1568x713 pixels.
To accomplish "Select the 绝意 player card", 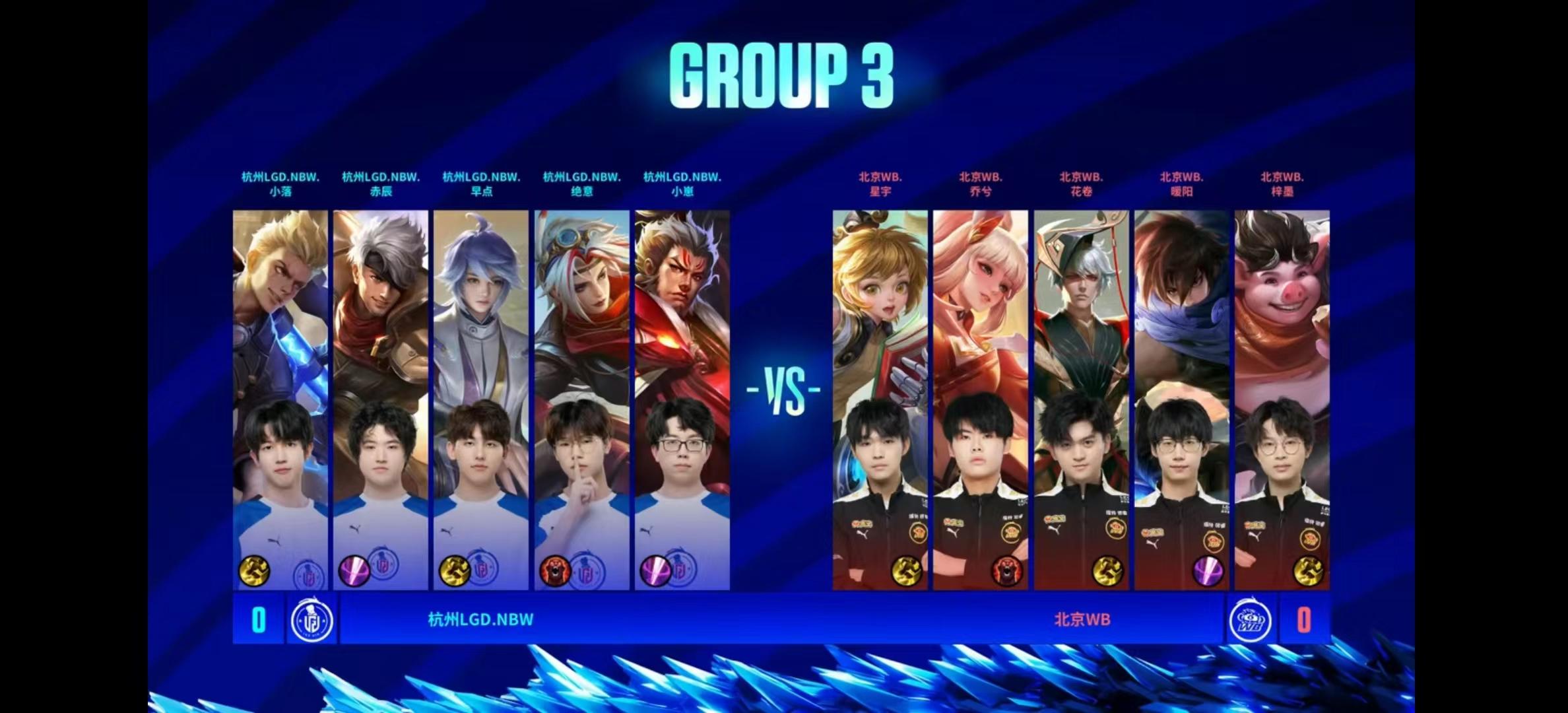I will 581,399.
